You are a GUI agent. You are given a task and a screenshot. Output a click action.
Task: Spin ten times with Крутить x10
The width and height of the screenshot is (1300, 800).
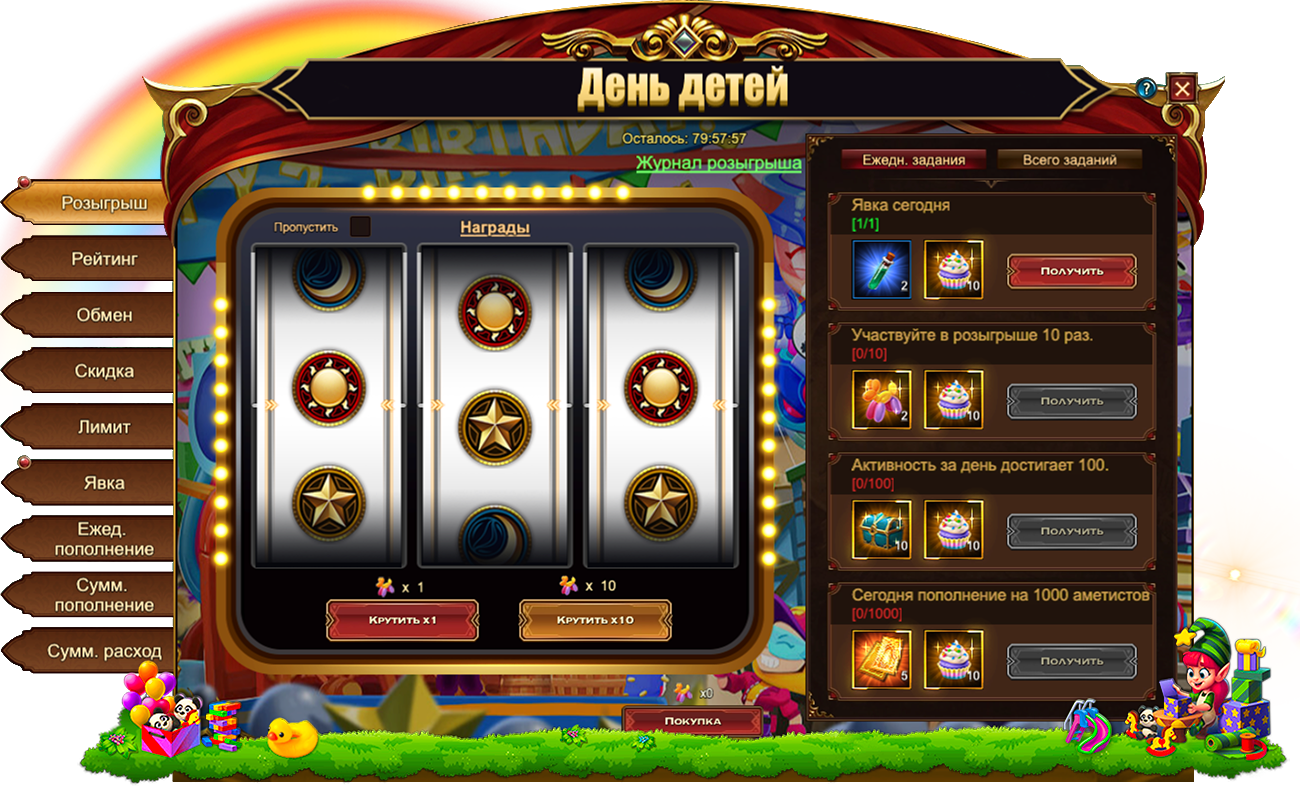coord(595,620)
